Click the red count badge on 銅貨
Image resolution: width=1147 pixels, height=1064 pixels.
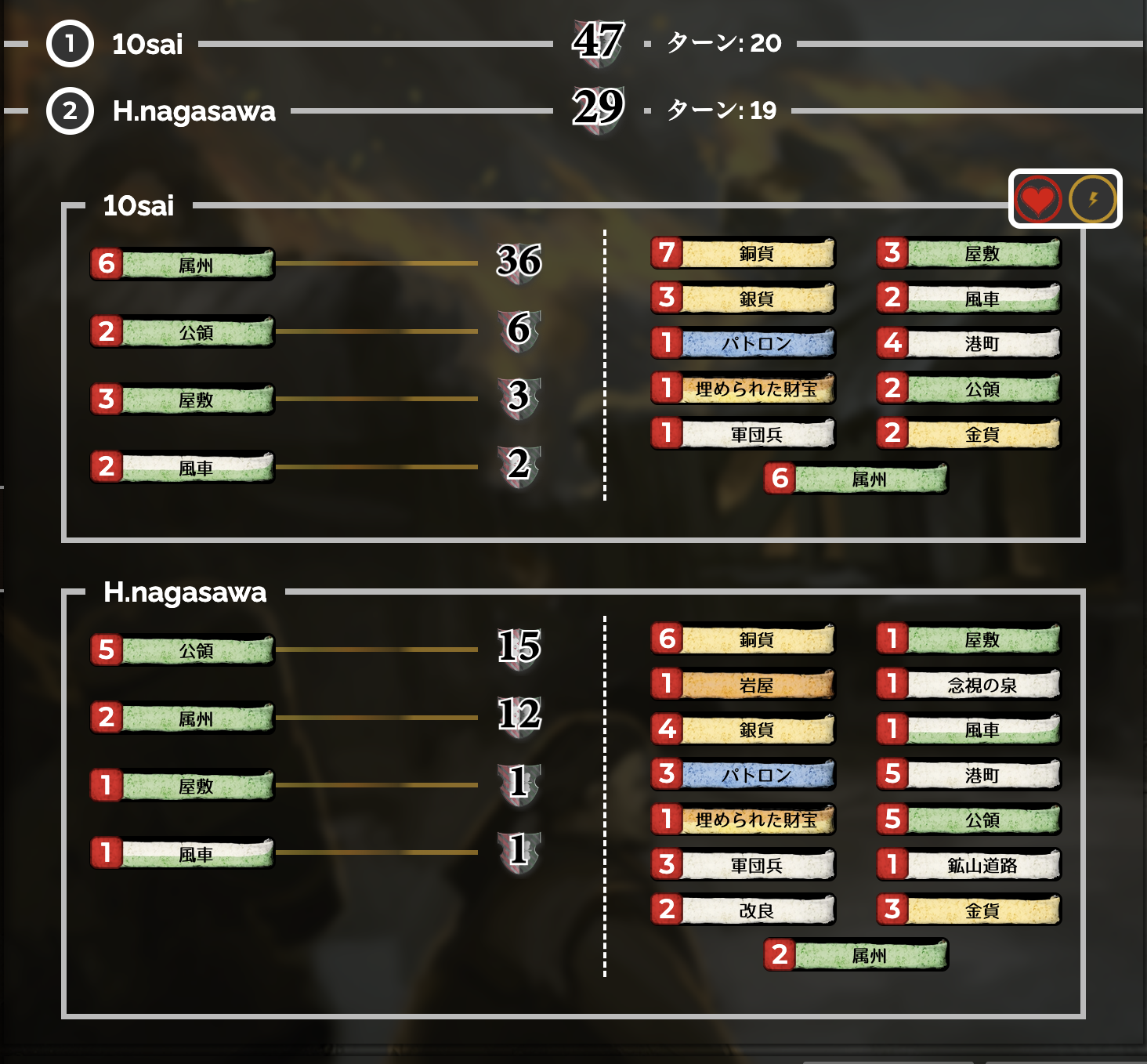(x=668, y=252)
